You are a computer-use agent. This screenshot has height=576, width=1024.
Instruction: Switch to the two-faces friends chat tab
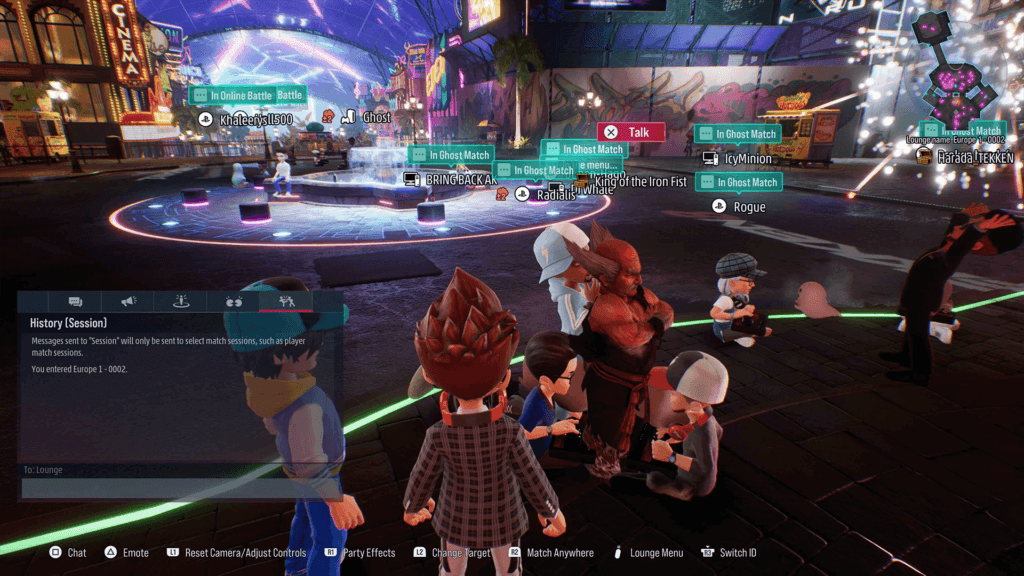[x=234, y=301]
